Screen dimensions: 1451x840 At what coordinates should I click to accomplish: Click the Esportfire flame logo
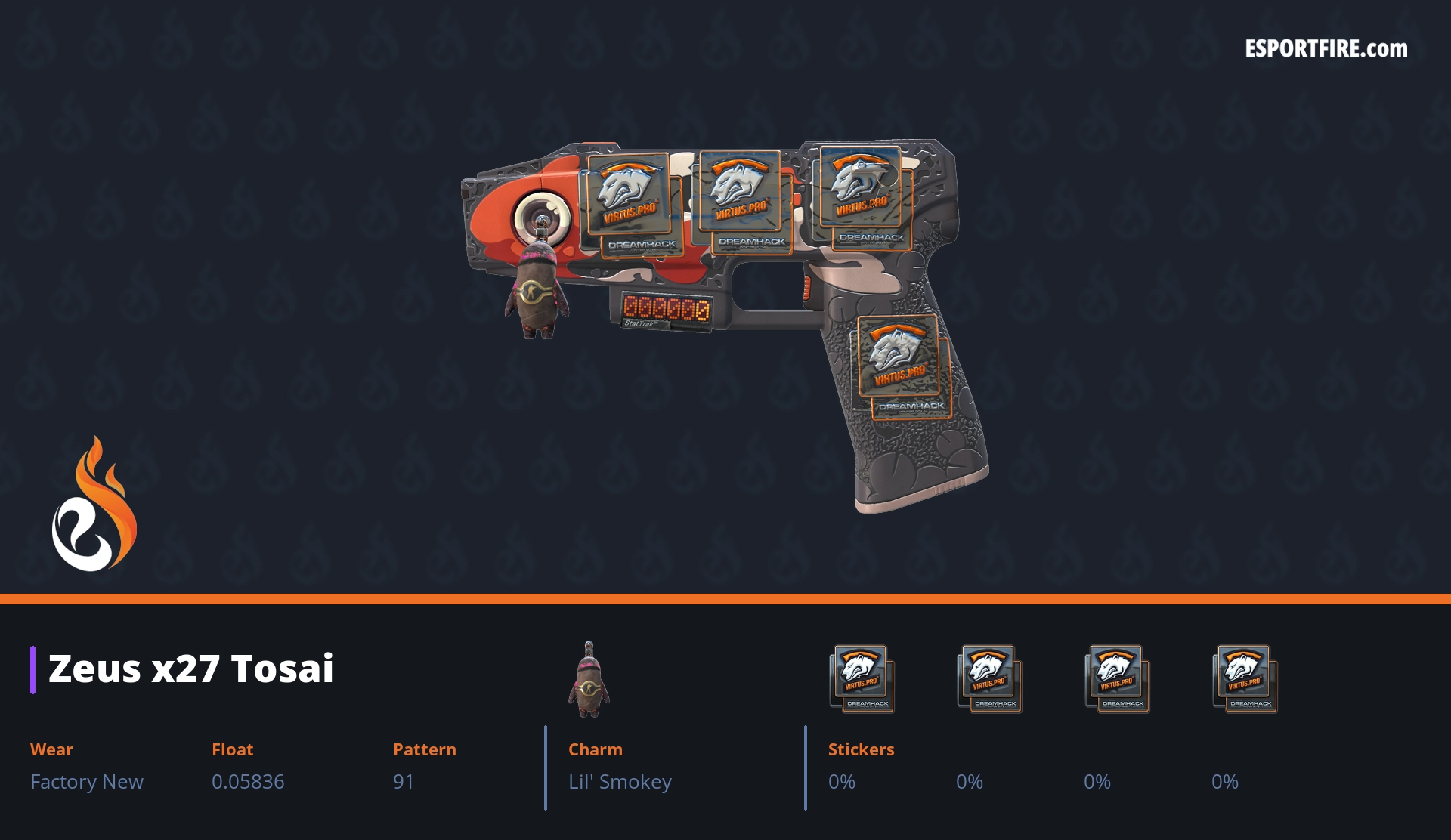94,506
